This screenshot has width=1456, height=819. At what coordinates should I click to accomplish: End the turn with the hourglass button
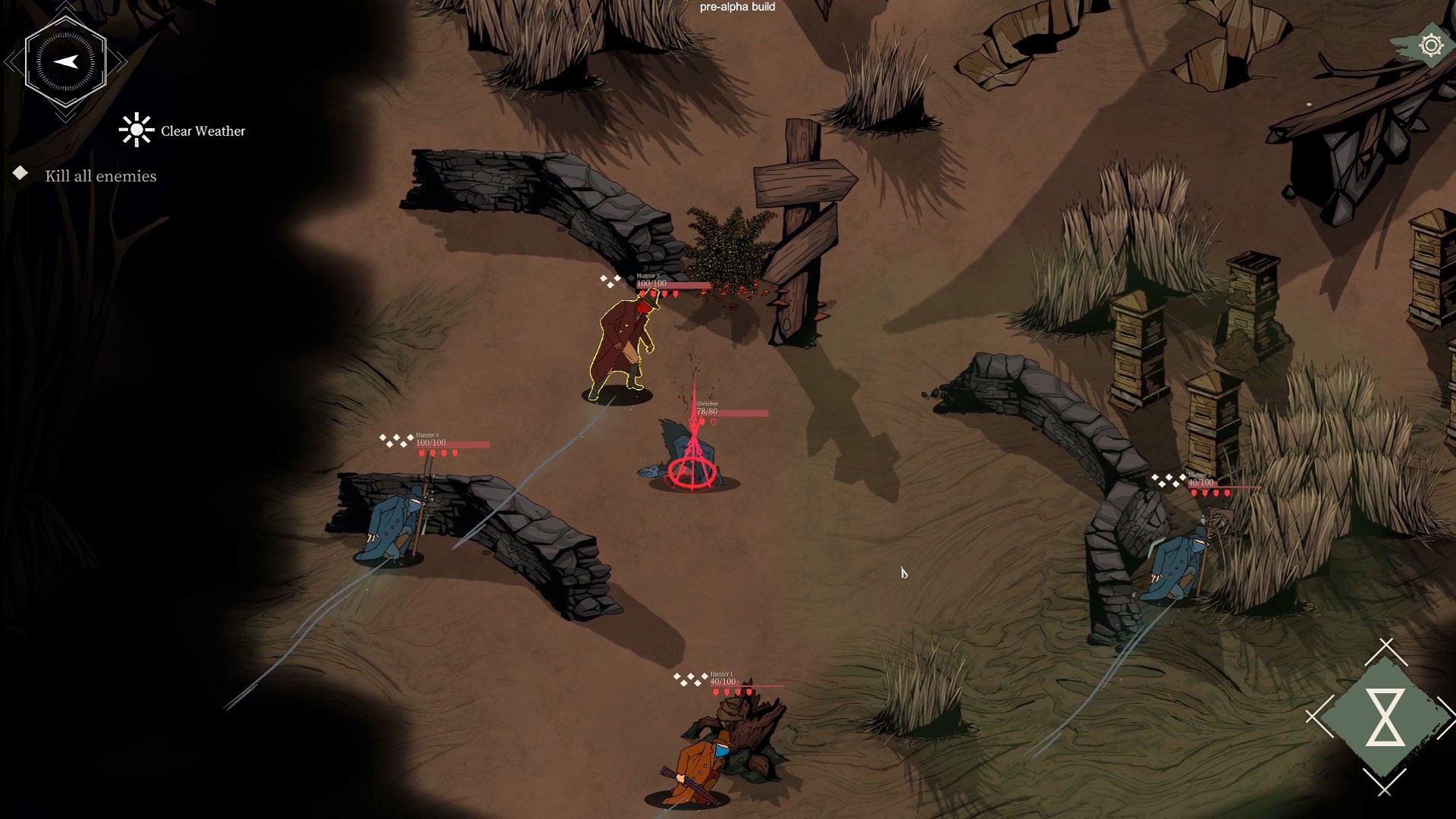1385,717
